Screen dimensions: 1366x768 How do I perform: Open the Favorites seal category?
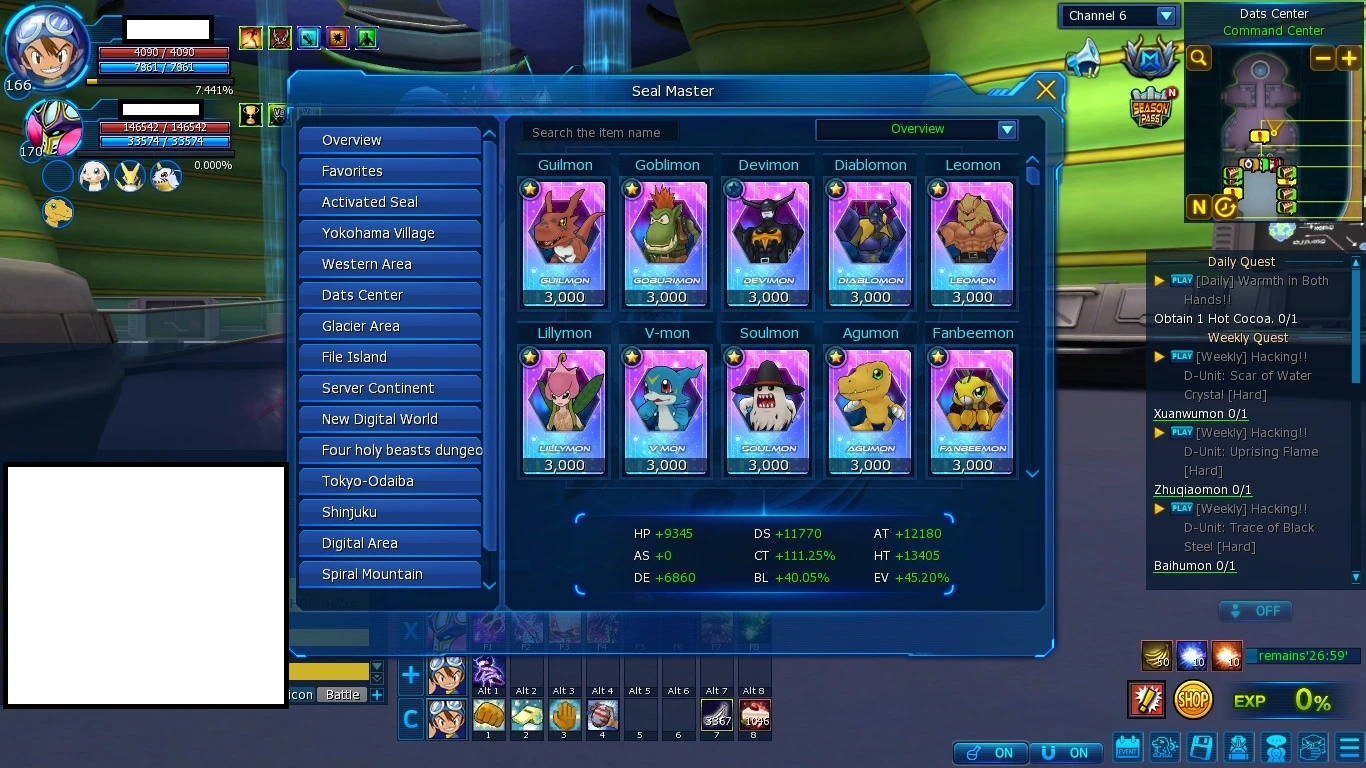(x=389, y=171)
